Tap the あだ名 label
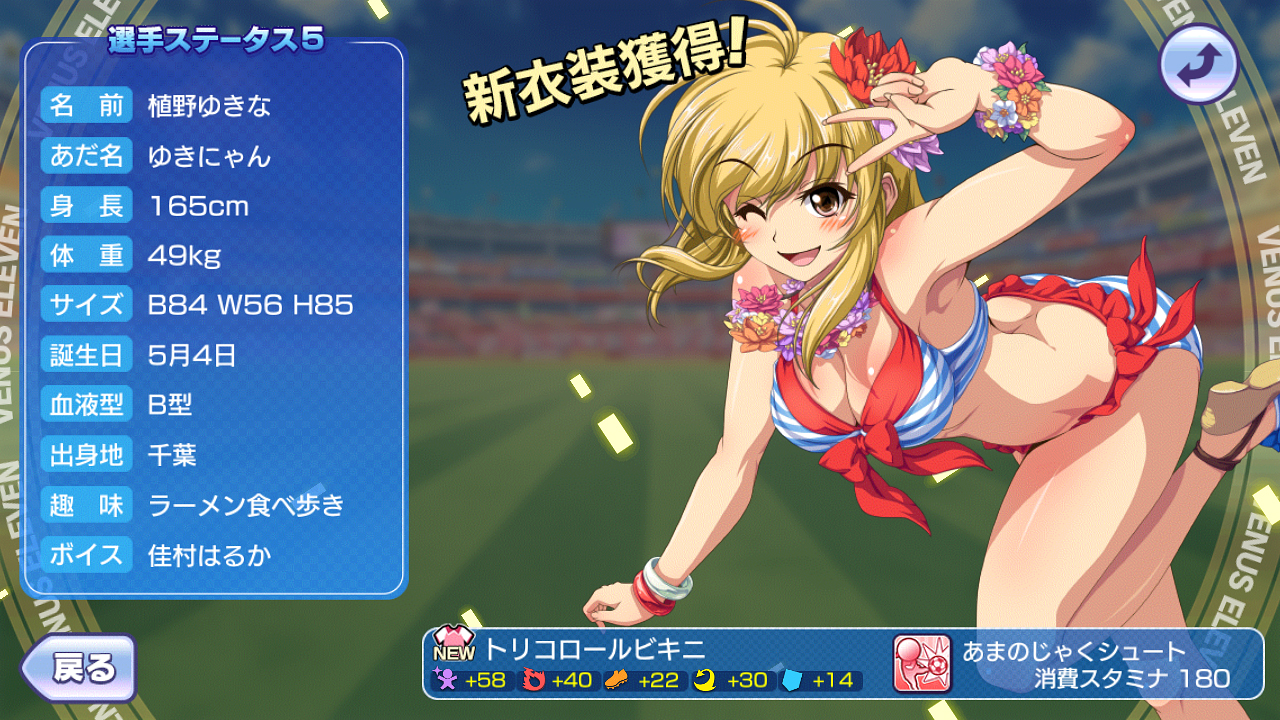Image resolution: width=1280 pixels, height=720 pixels. click(86, 156)
